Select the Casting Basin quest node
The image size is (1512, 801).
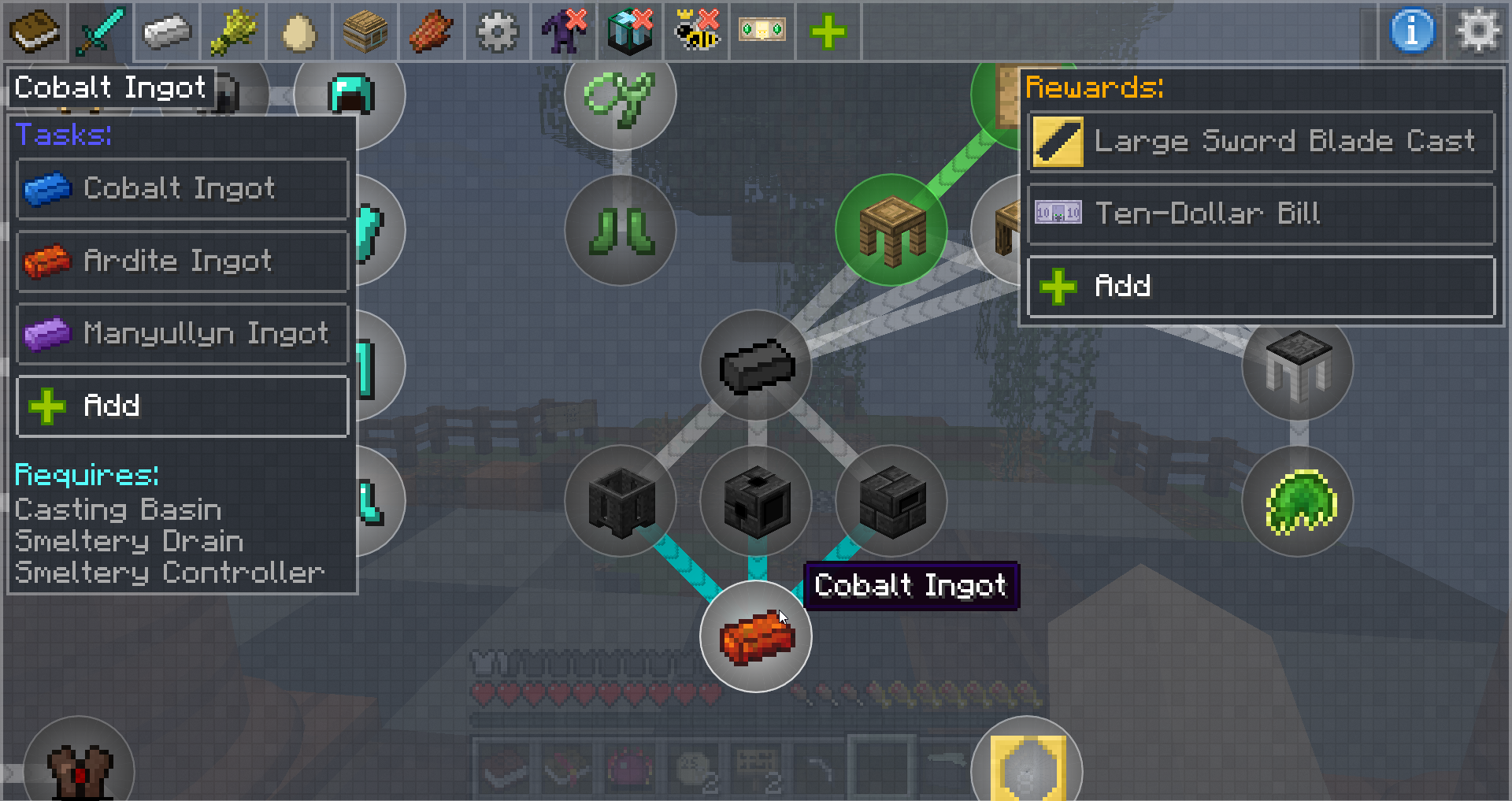621,501
